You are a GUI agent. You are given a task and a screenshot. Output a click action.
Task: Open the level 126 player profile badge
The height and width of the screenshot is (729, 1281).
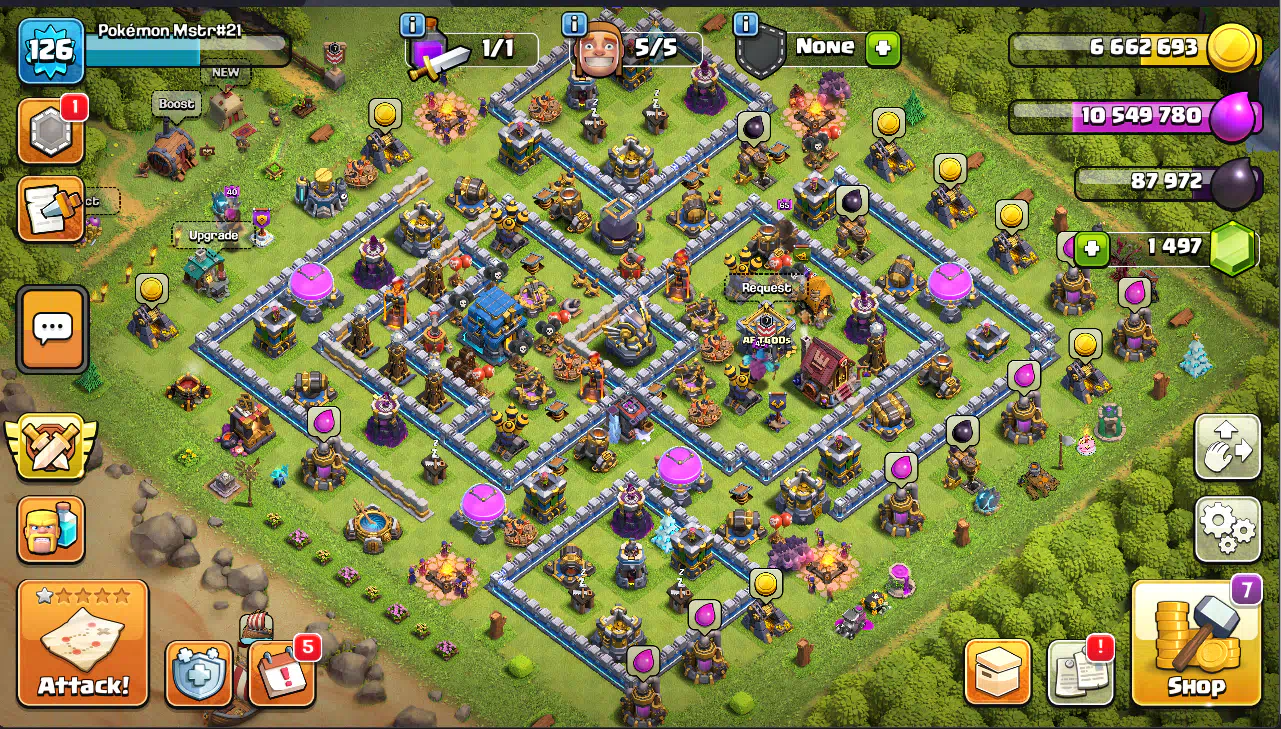[51, 50]
